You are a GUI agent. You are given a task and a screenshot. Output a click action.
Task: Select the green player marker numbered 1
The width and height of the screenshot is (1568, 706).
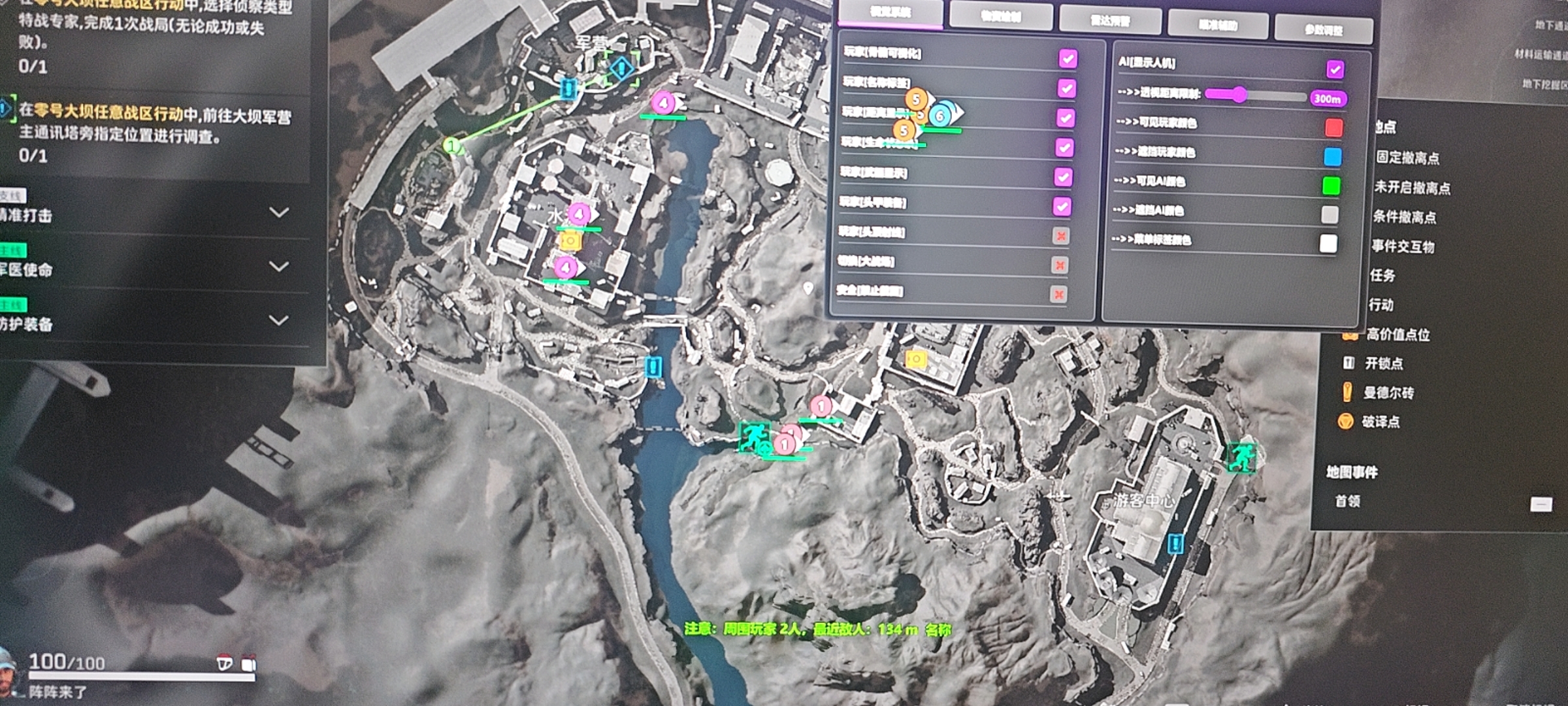pos(451,146)
